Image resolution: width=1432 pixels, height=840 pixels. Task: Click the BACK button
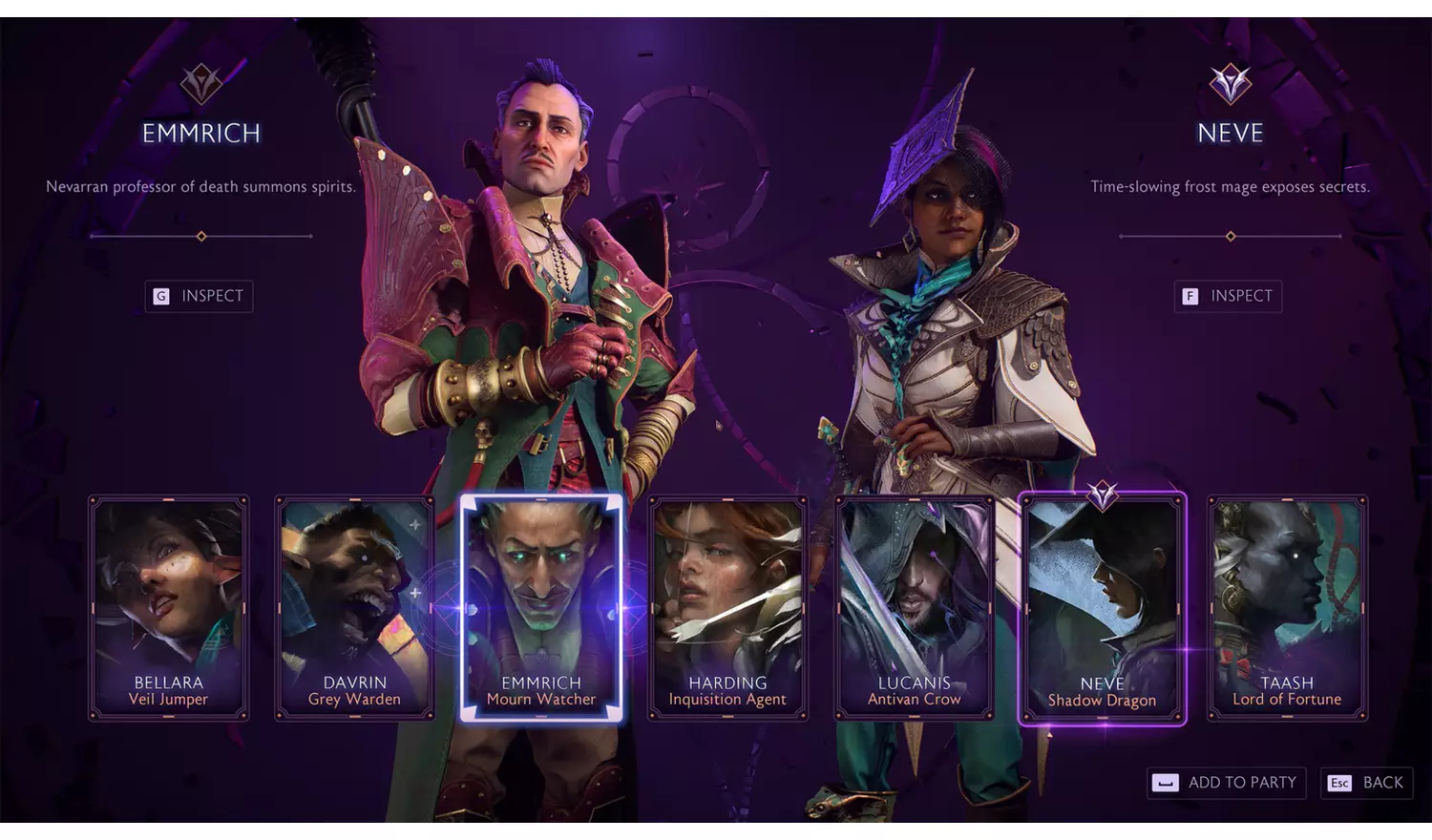click(x=1367, y=783)
